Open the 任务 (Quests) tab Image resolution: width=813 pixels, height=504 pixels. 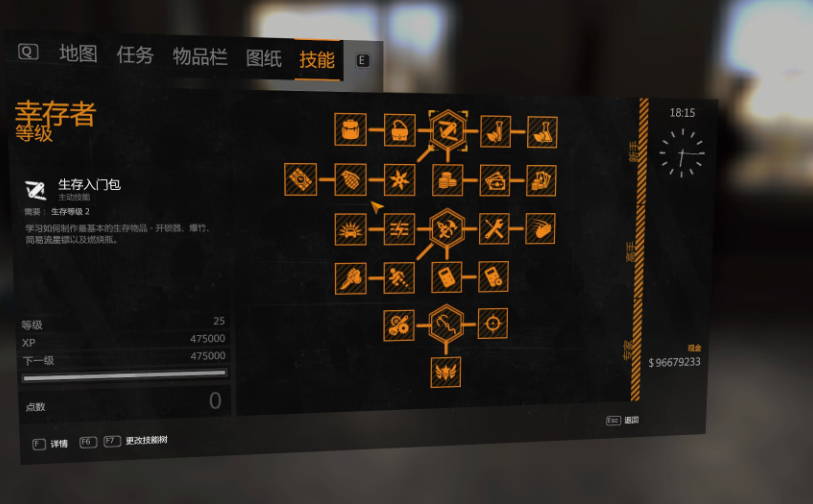(x=135, y=55)
